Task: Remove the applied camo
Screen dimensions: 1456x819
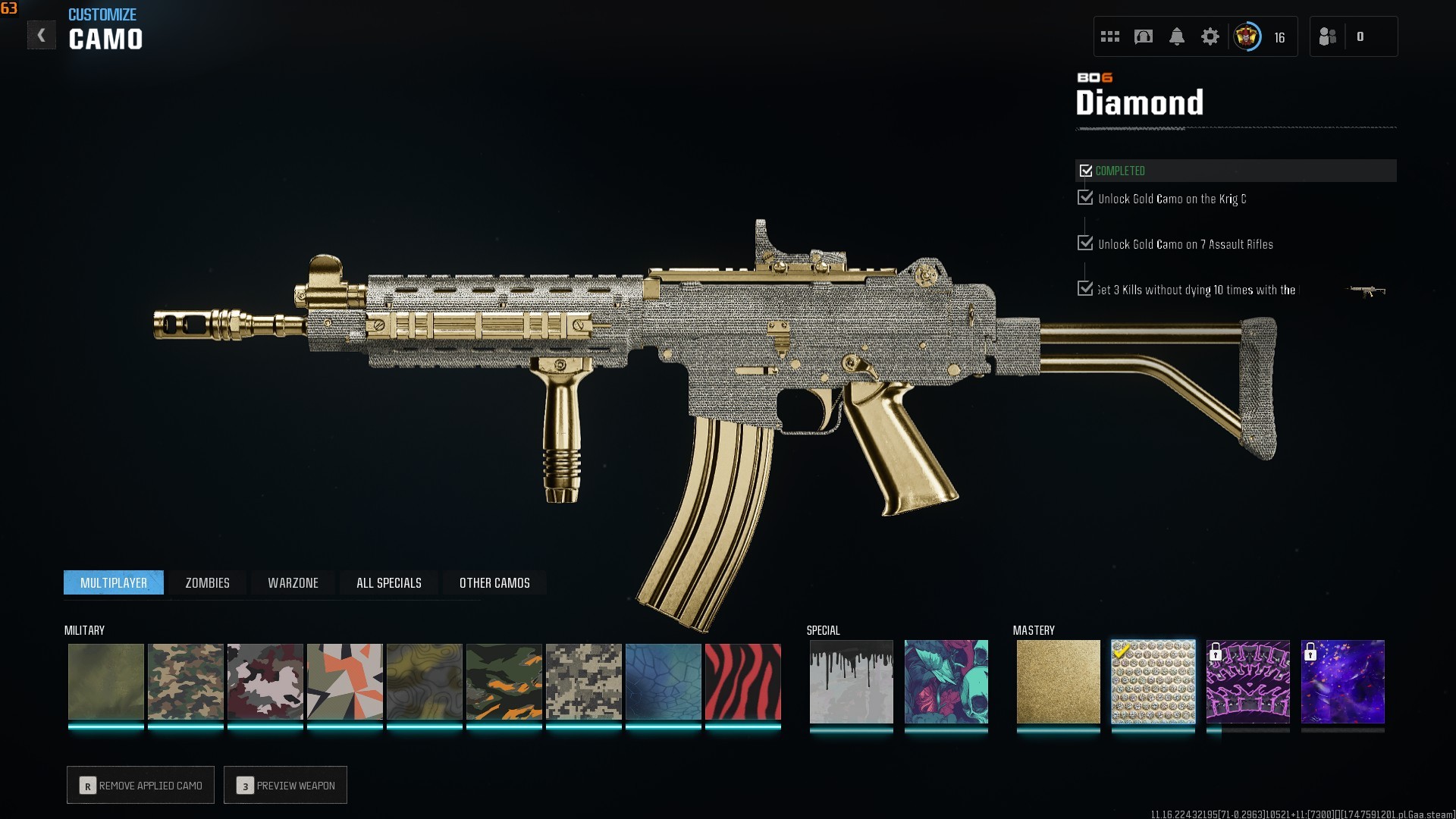Action: 141,785
